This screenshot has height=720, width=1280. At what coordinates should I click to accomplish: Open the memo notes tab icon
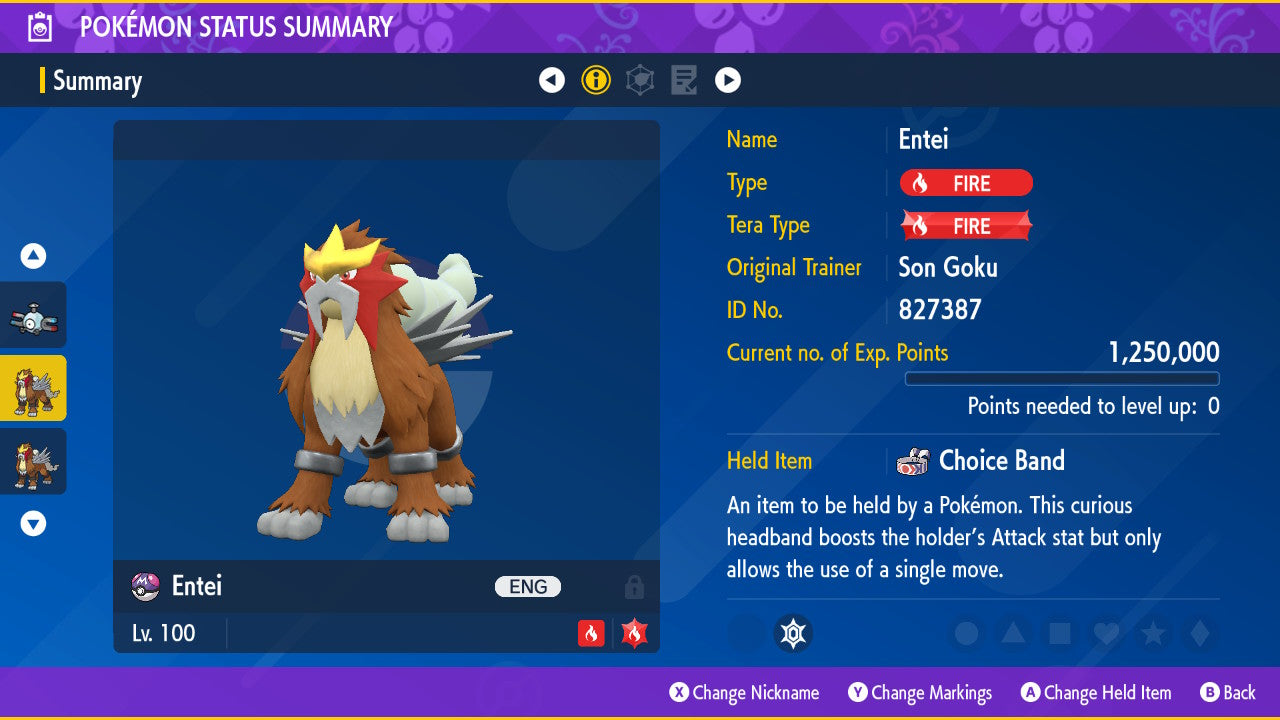684,80
